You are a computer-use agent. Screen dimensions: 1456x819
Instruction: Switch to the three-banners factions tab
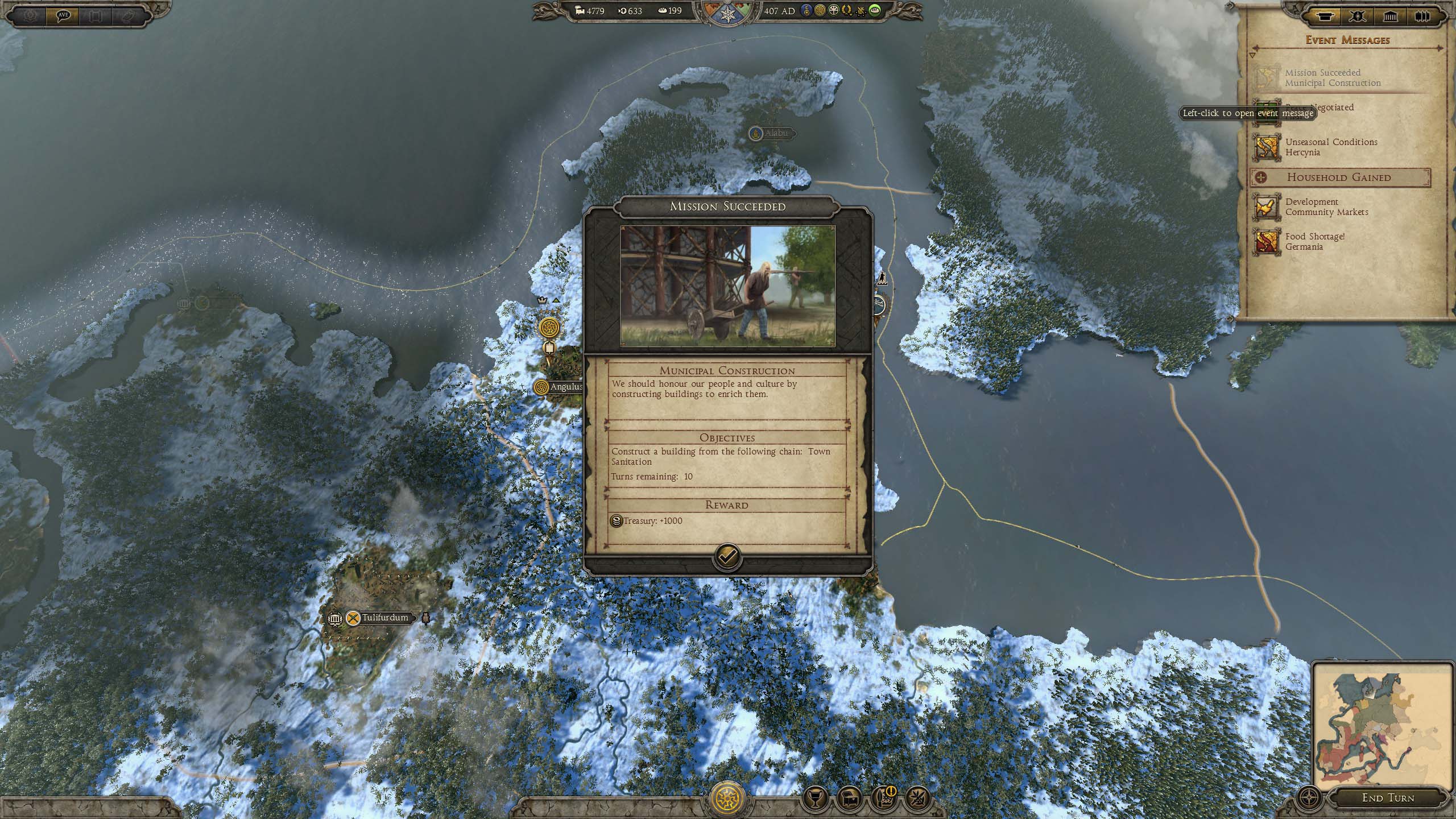(1422, 16)
